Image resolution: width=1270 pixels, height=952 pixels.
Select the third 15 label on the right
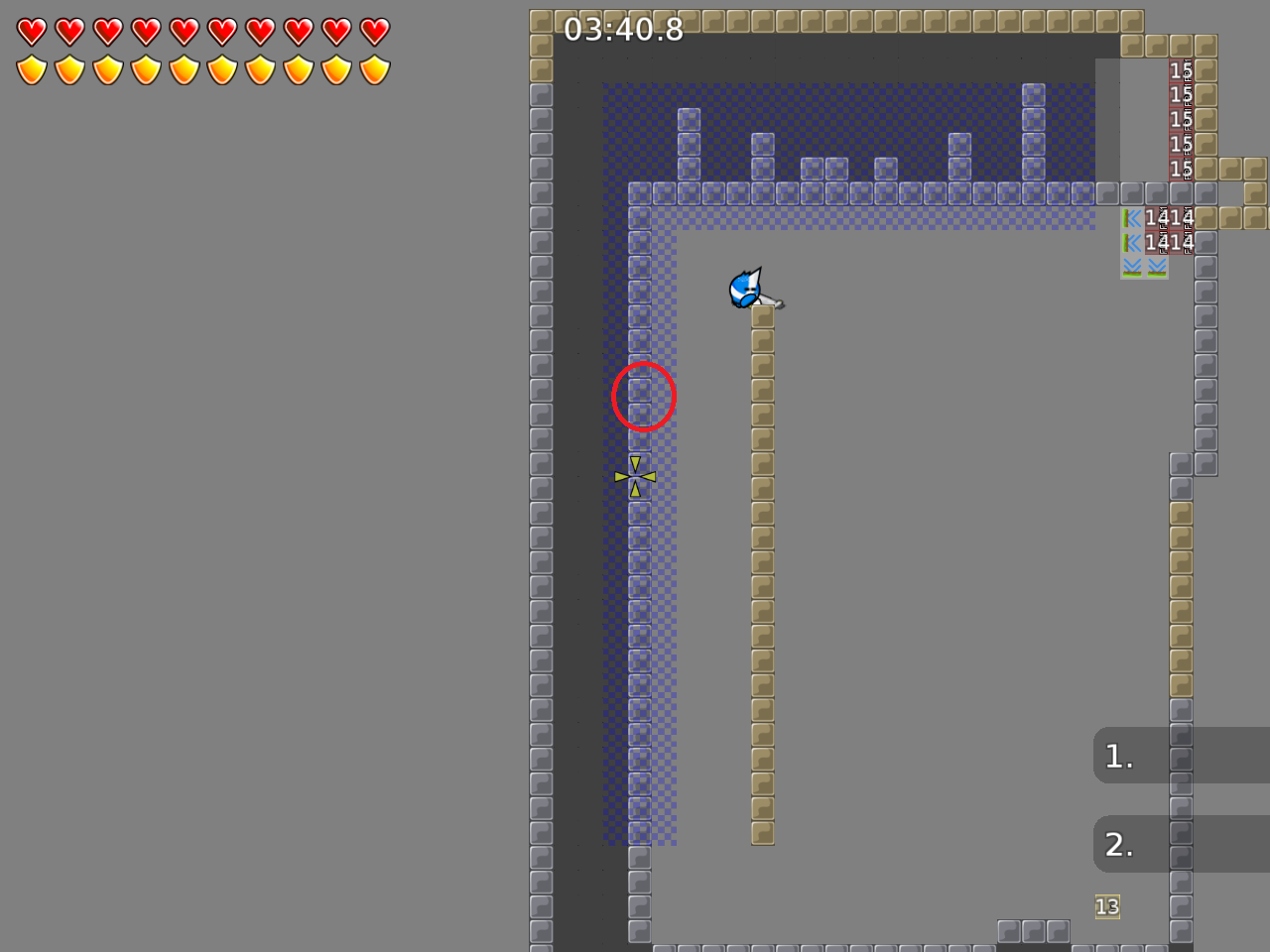1181,119
